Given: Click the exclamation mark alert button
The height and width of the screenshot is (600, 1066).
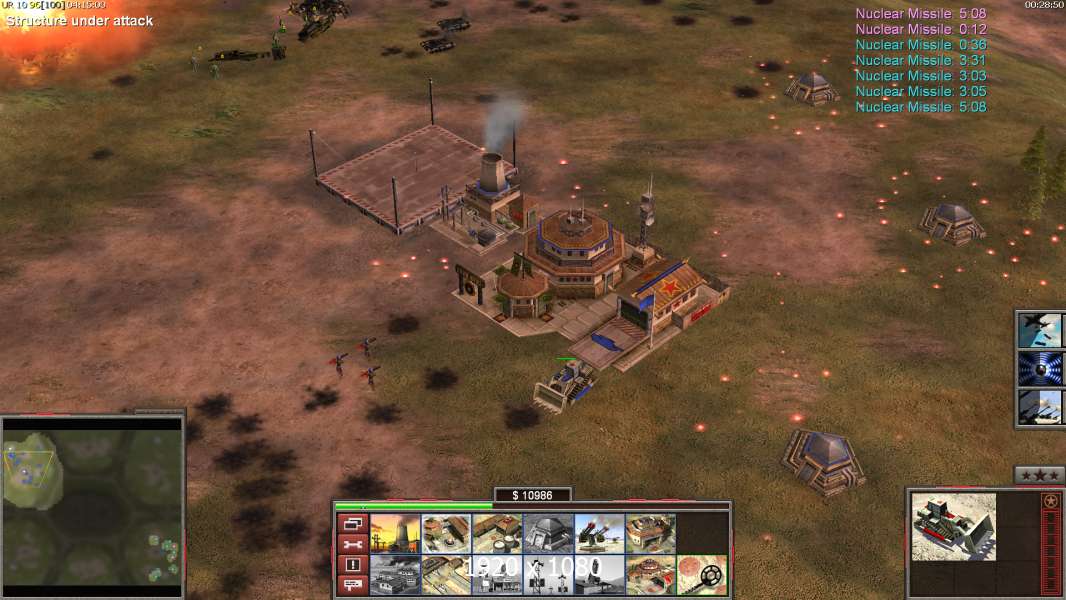Looking at the screenshot, I should pyautogui.click(x=351, y=565).
